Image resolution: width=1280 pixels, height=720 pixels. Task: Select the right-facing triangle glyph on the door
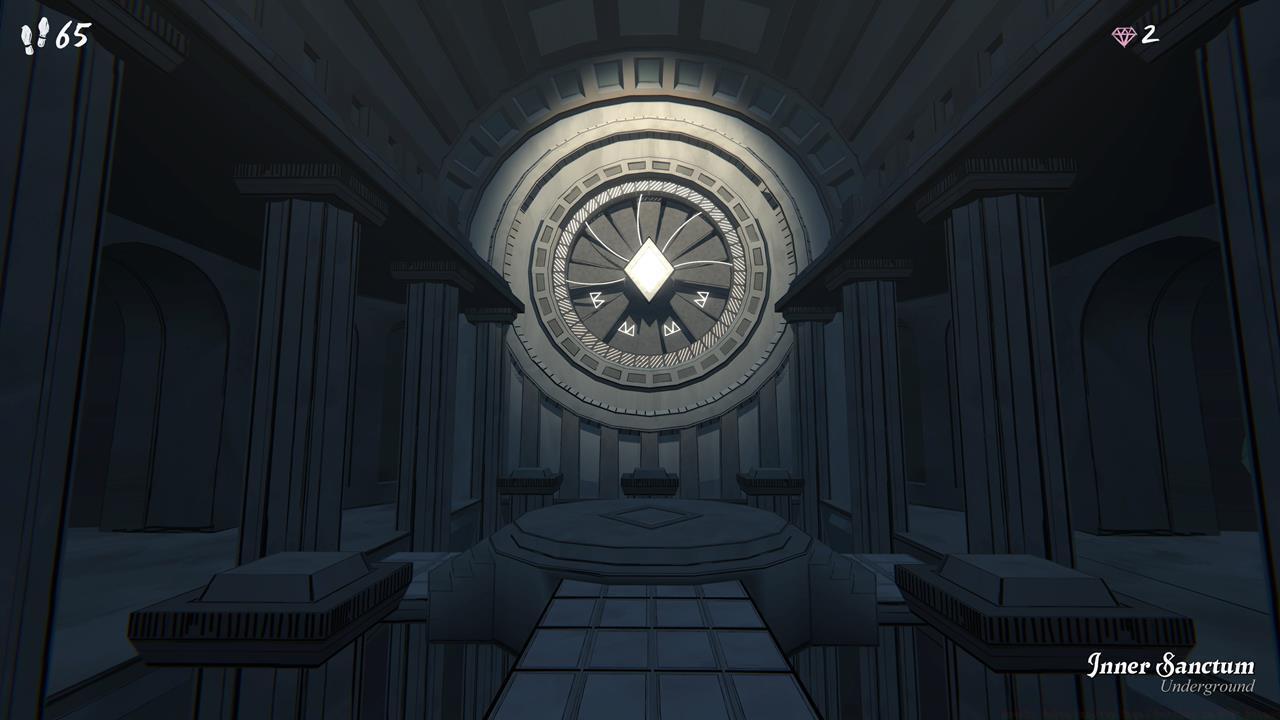pyautogui.click(x=701, y=299)
